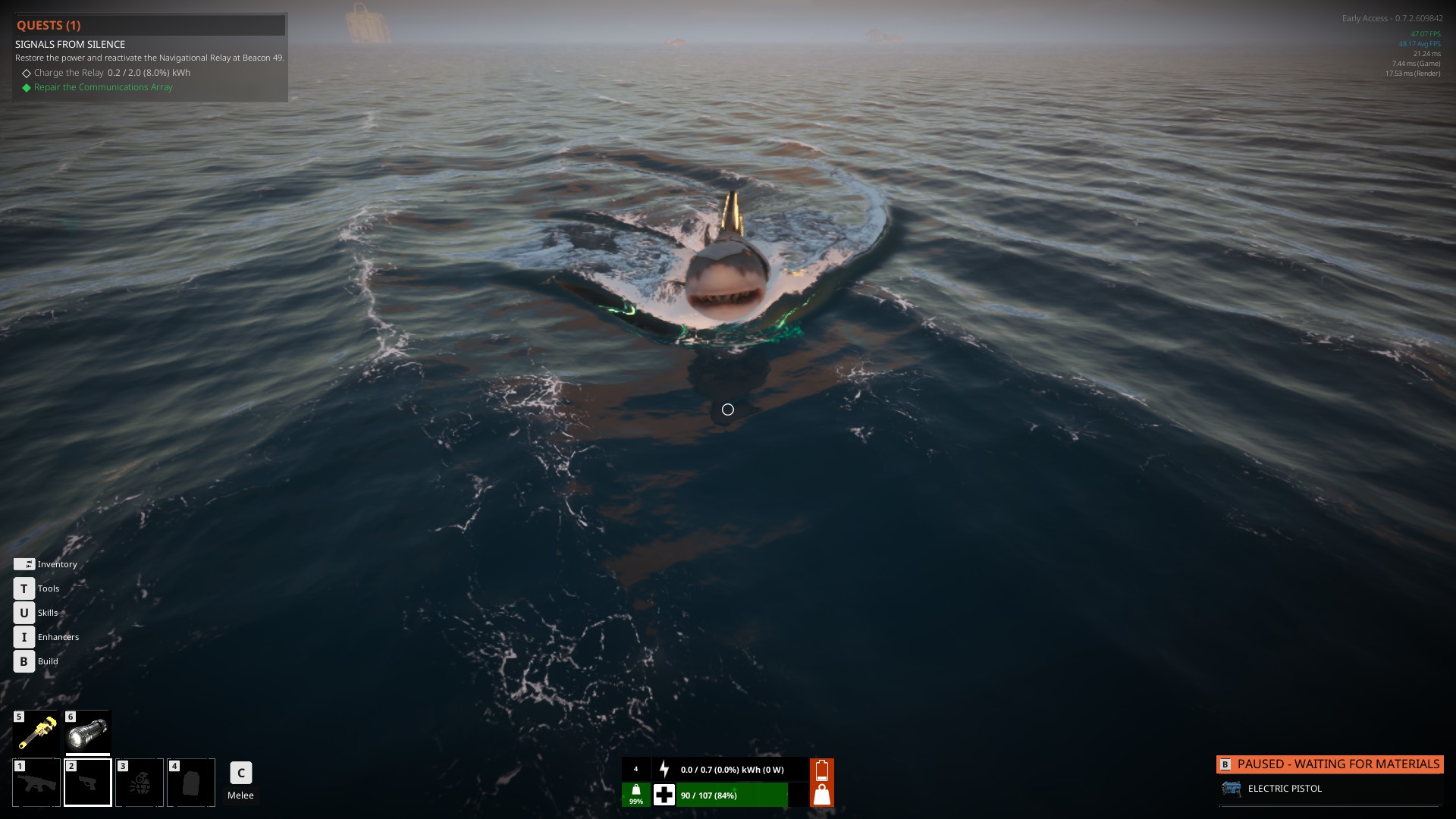The image size is (1456, 819).
Task: Open the Signals From Silence quest
Action: point(71,44)
